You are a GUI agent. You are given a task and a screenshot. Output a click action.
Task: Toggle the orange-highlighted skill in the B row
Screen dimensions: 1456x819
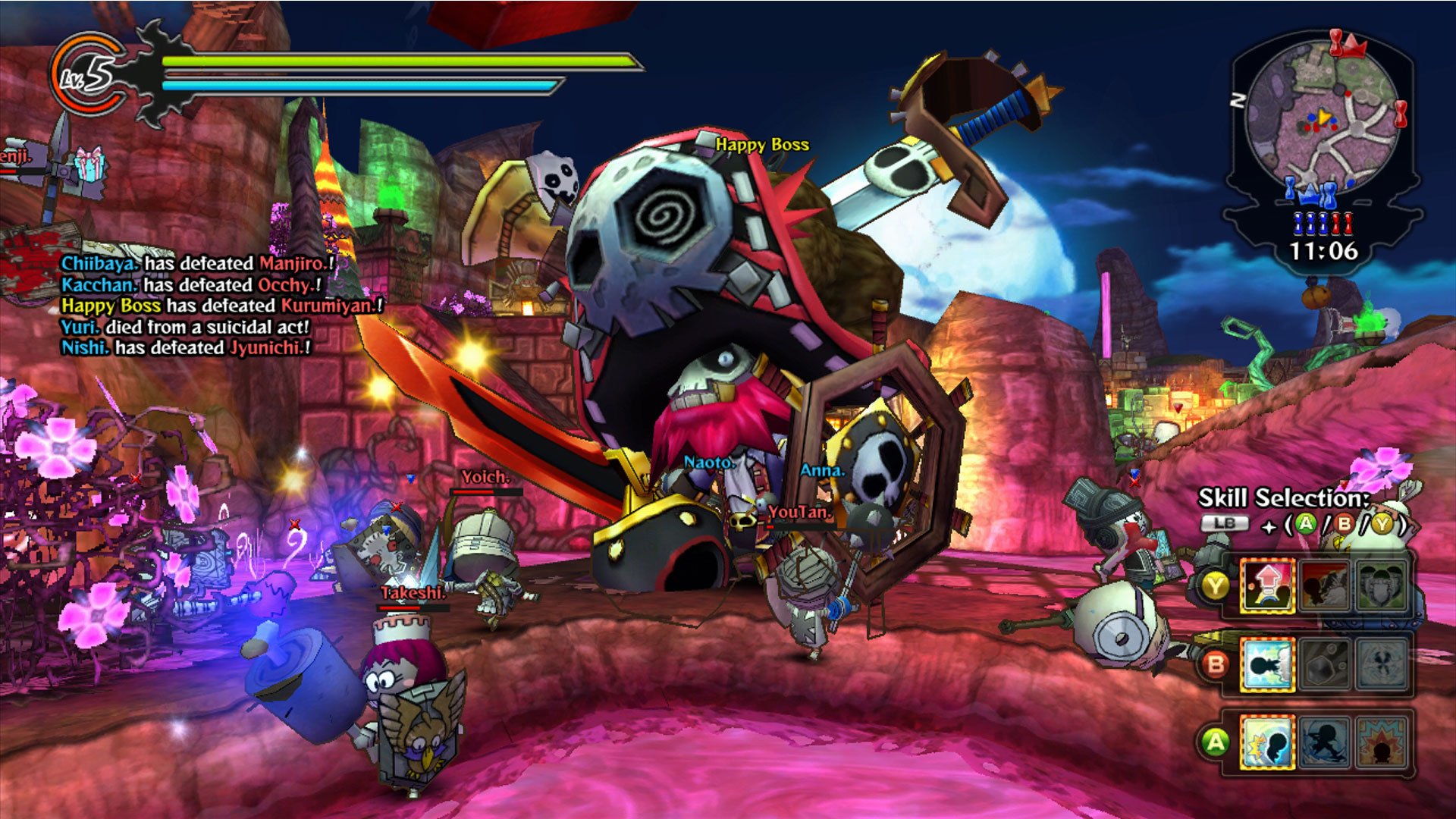pos(1269,664)
